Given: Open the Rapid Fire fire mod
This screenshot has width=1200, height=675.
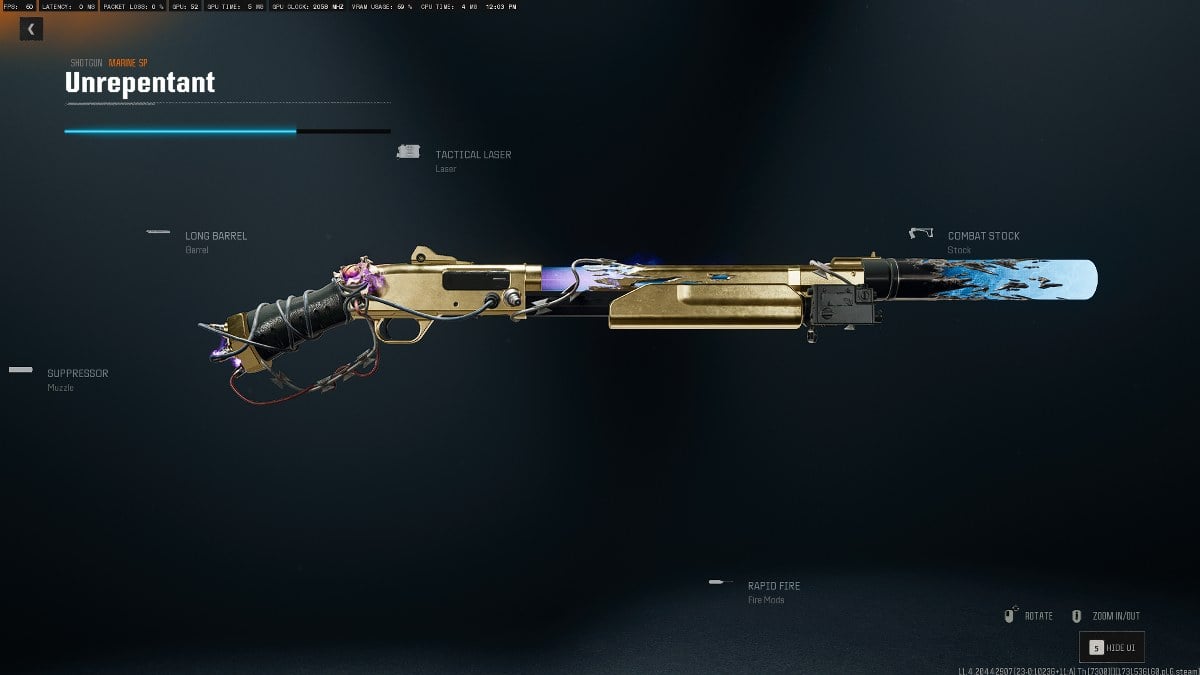Looking at the screenshot, I should (773, 586).
